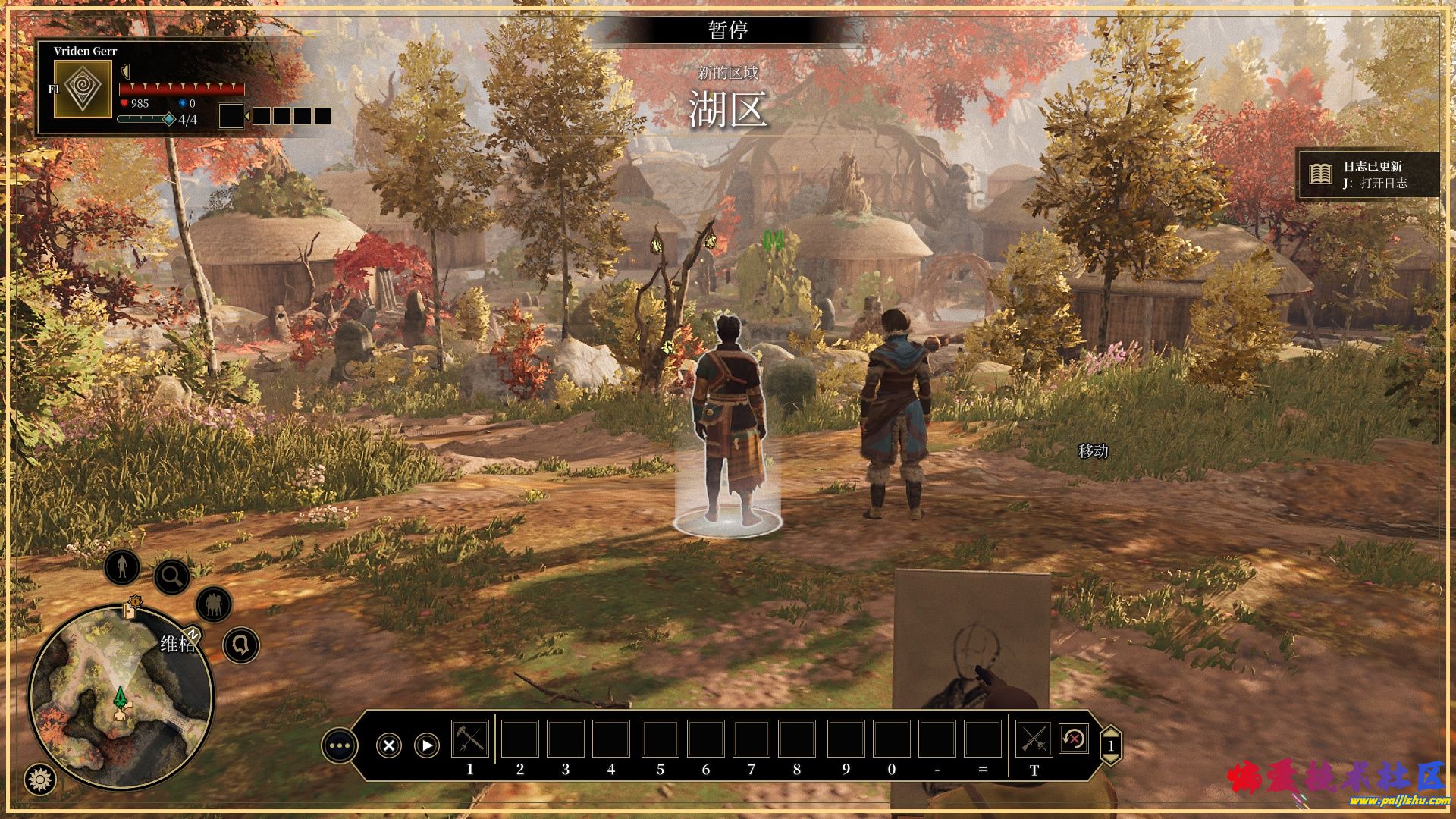1456x819 pixels.
Task: Open the party group silhouettes icon
Action: point(214,604)
